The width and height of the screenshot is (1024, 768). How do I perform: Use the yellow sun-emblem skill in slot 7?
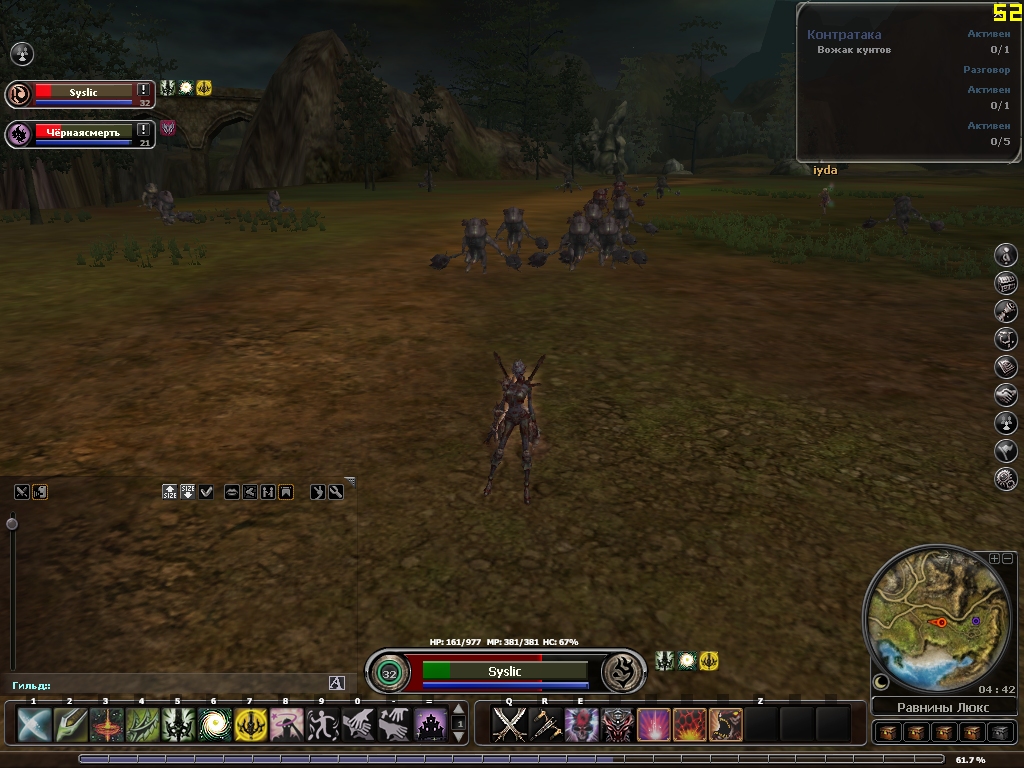[x=250, y=724]
